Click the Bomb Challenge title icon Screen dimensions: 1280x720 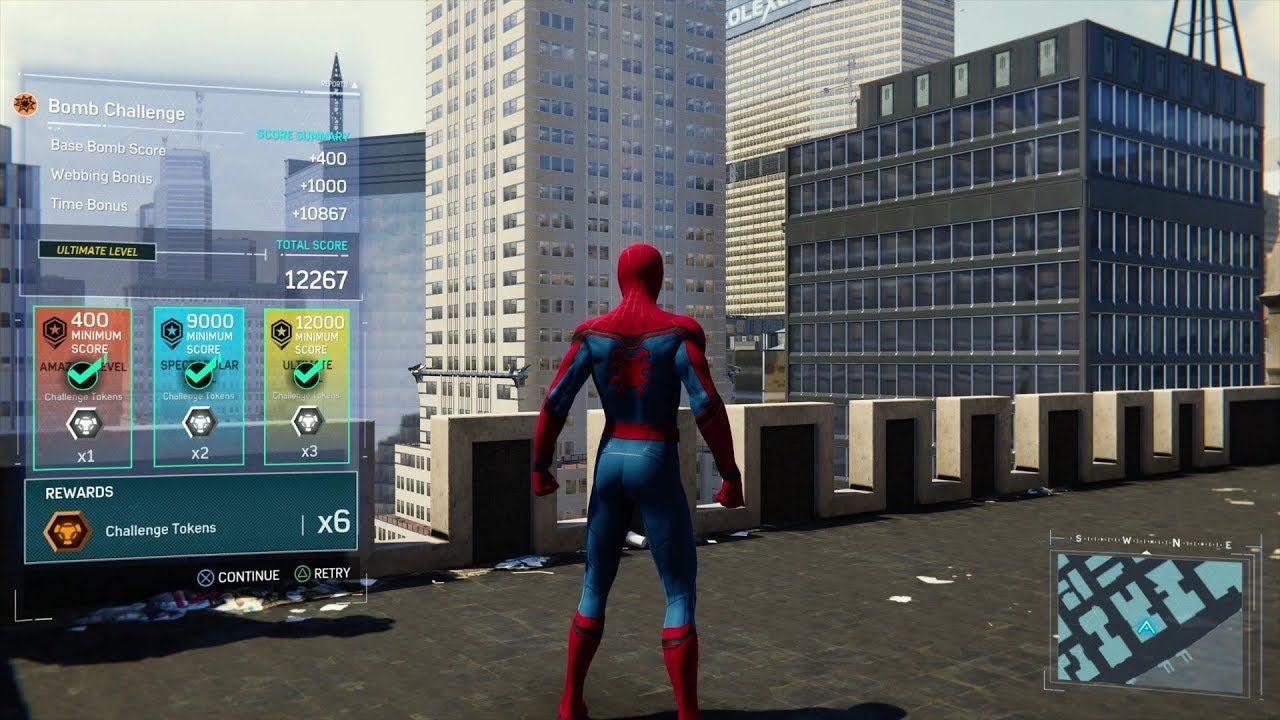click(x=26, y=104)
